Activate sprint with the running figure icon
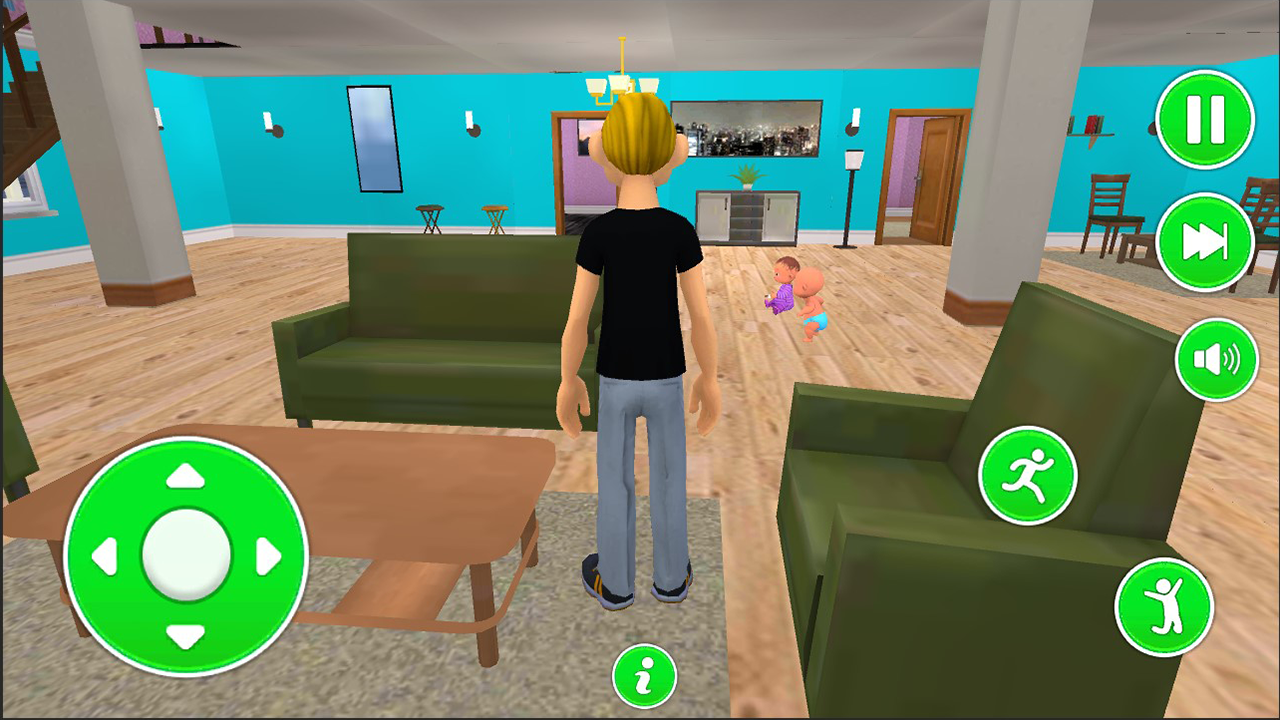This screenshot has width=1280, height=720. [1028, 475]
